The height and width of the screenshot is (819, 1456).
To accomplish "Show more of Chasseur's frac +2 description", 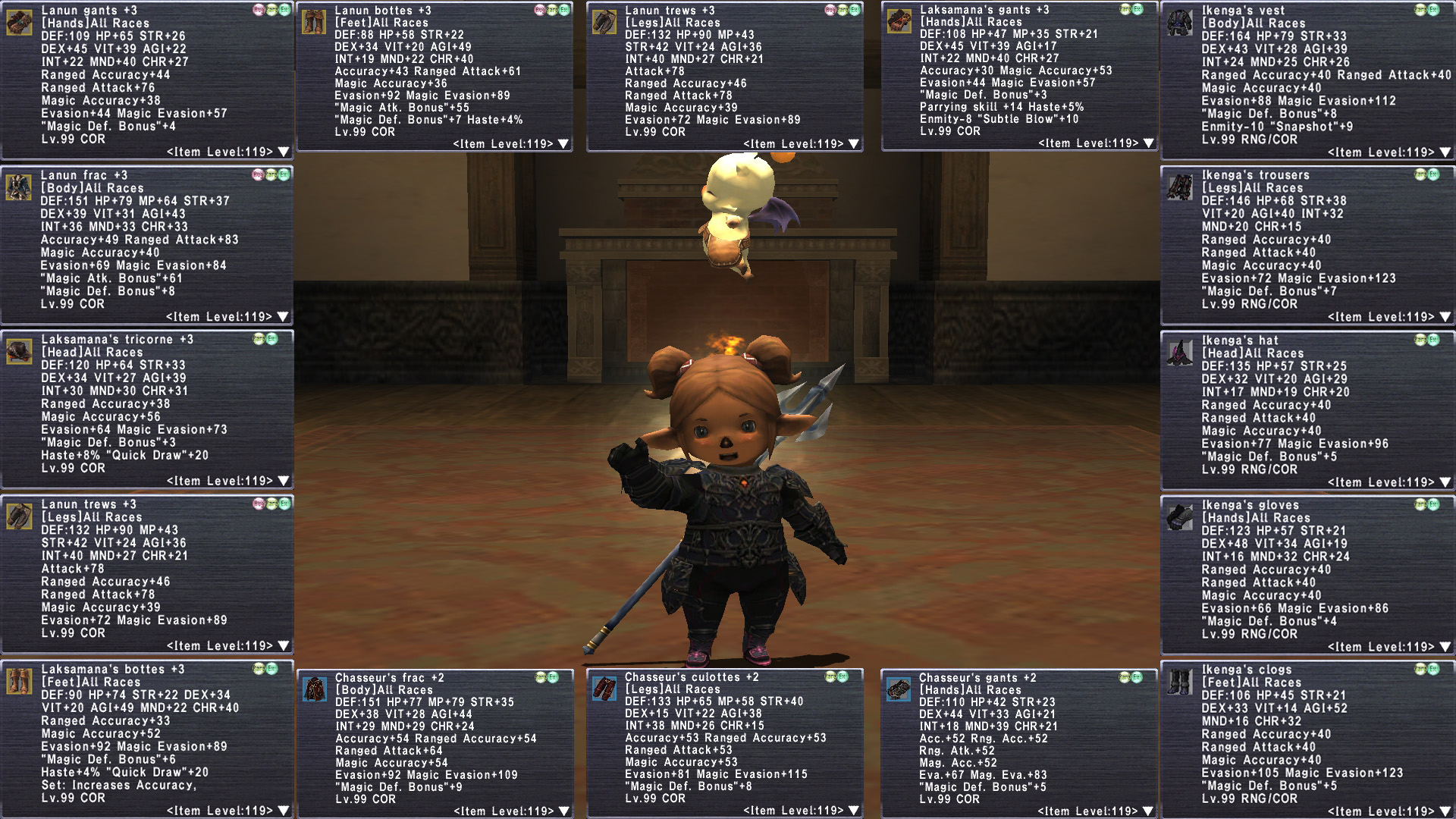I will pyautogui.click(x=563, y=811).
